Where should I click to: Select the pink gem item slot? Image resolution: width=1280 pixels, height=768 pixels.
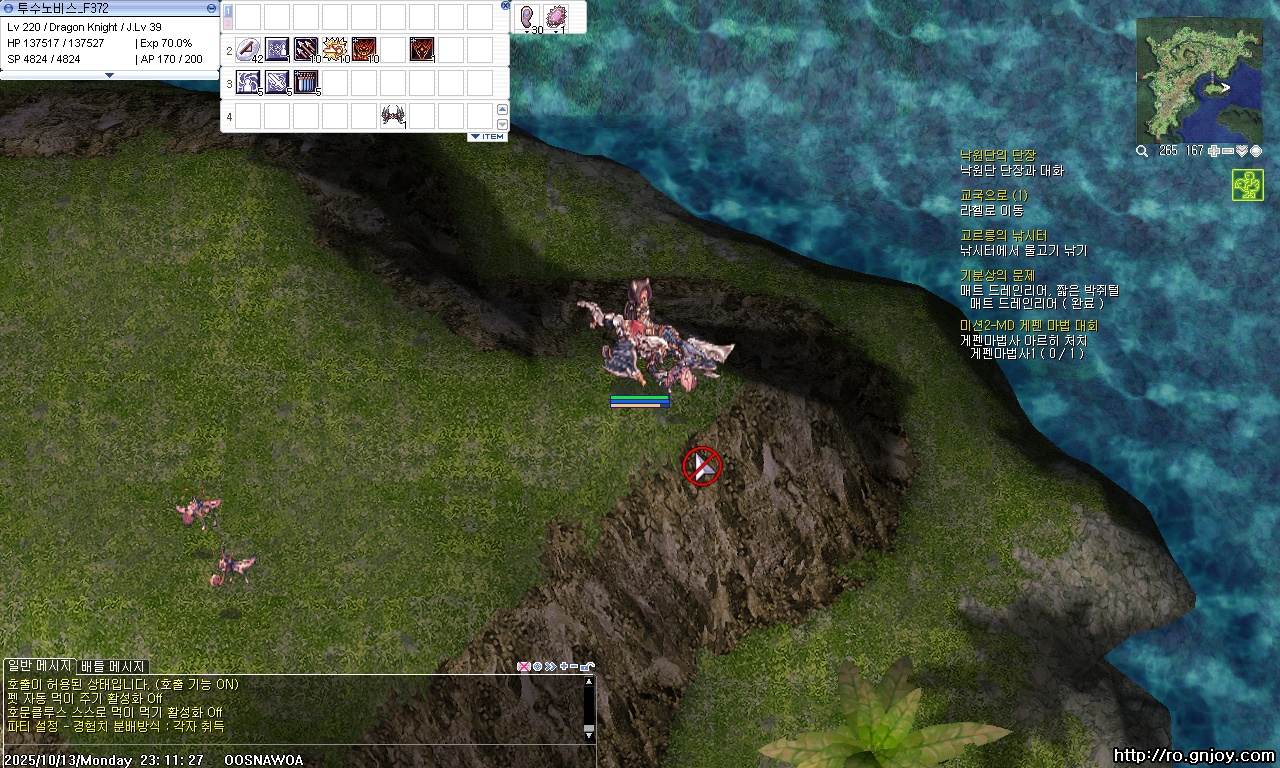(556, 18)
